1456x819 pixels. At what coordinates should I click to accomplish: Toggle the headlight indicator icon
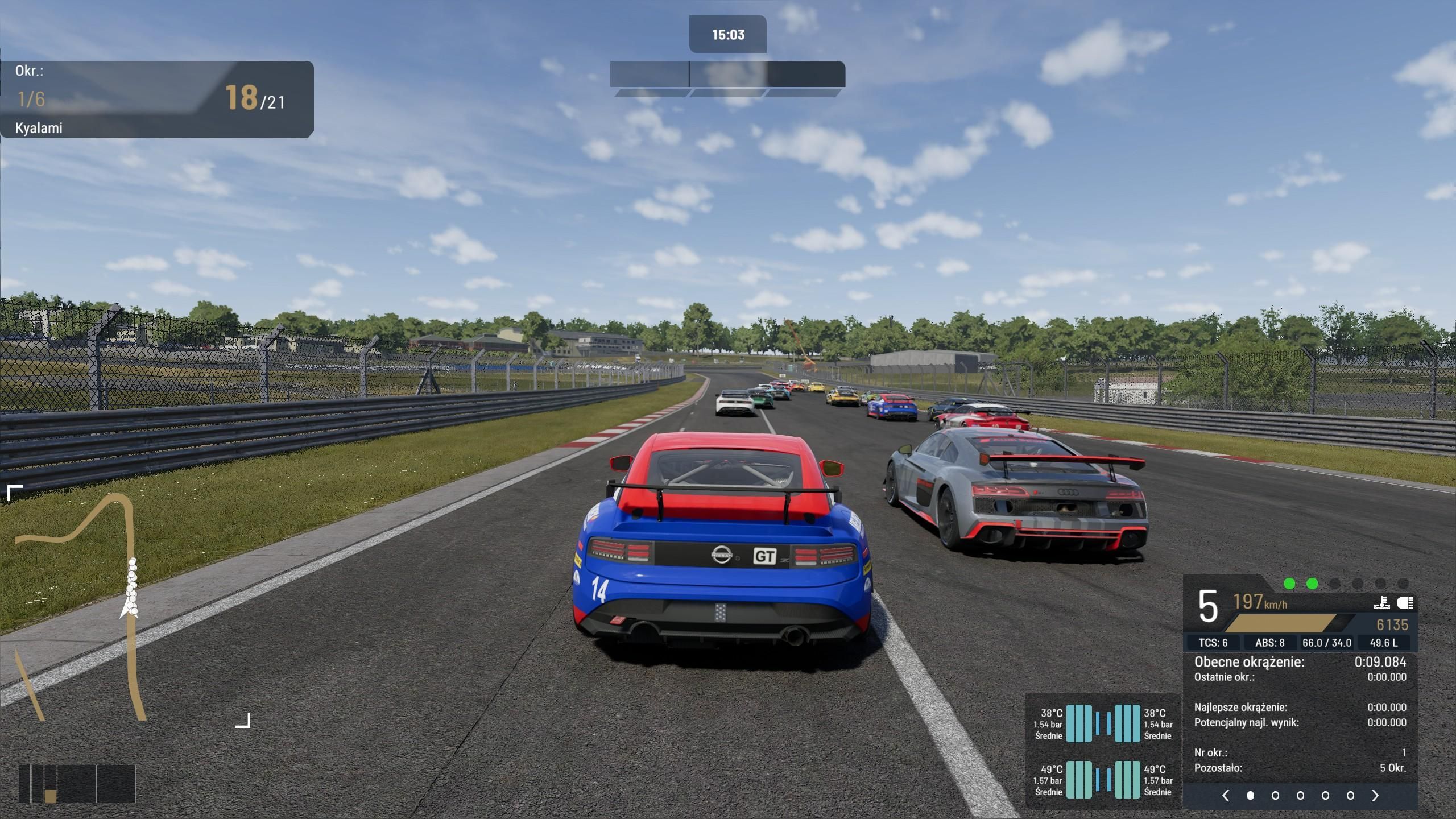[1405, 603]
